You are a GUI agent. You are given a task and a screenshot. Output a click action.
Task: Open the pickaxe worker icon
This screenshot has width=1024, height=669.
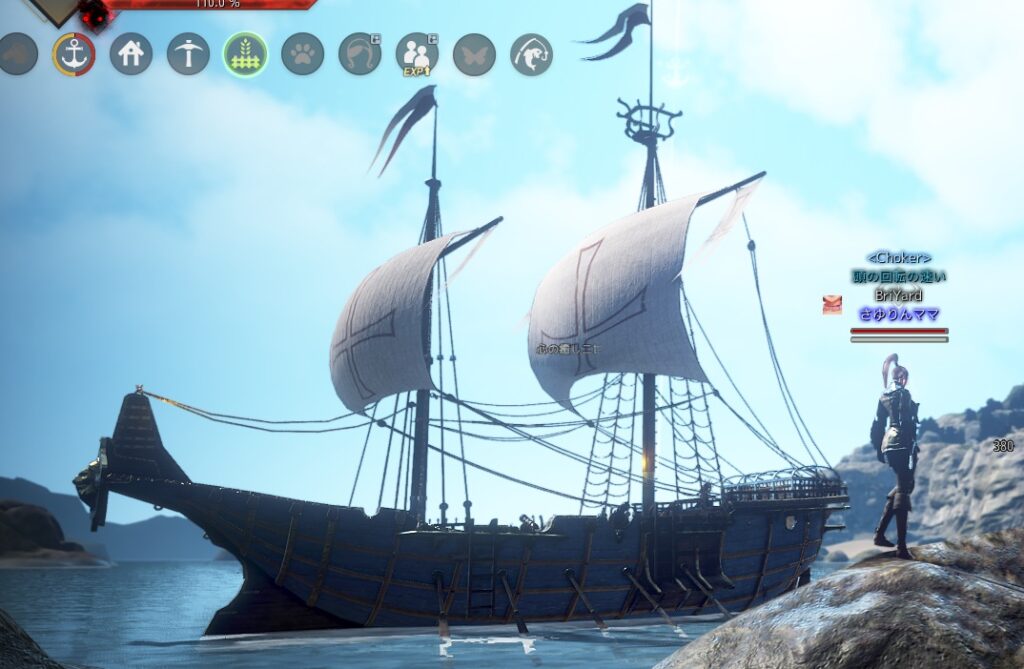(x=188, y=54)
